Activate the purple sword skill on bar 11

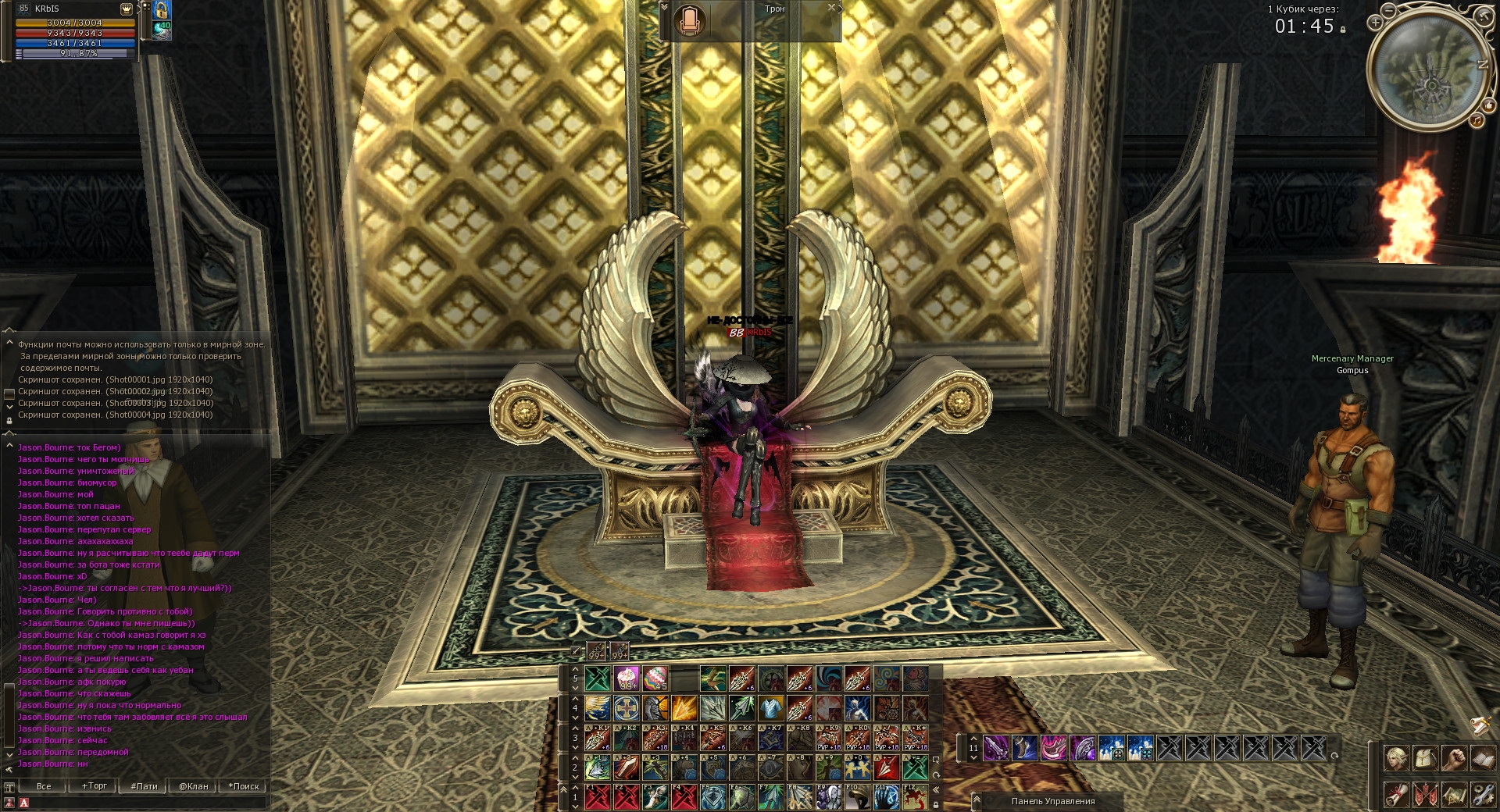tap(995, 749)
